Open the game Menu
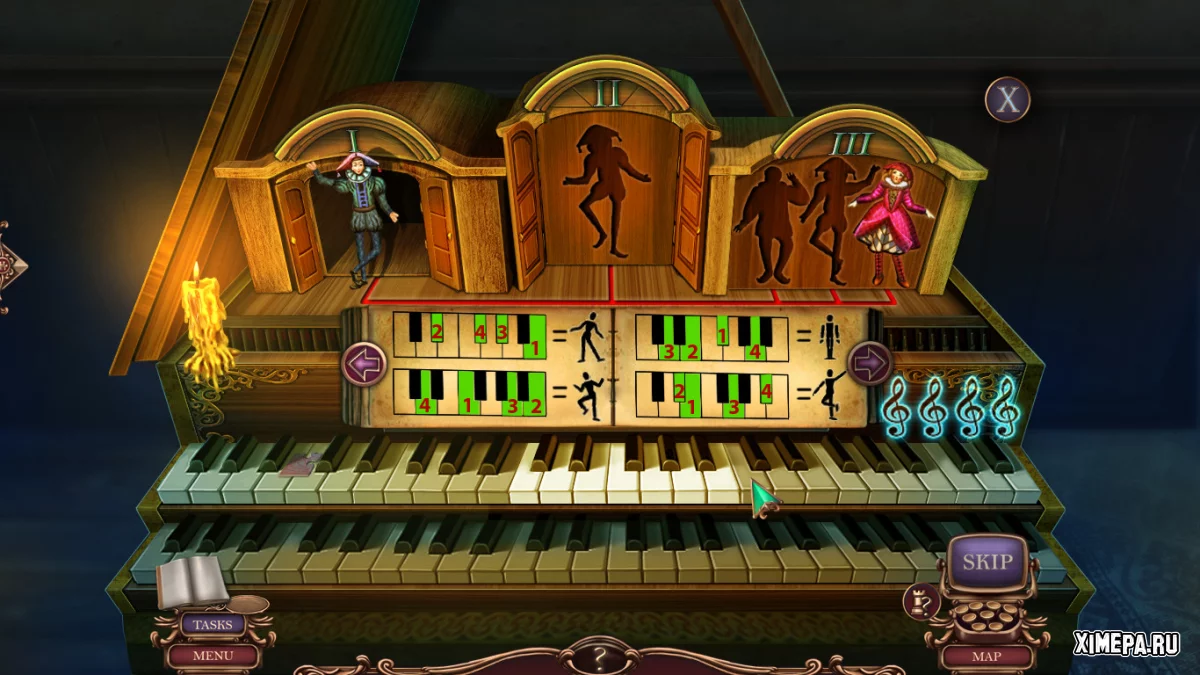This screenshot has height=675, width=1200. click(x=212, y=656)
